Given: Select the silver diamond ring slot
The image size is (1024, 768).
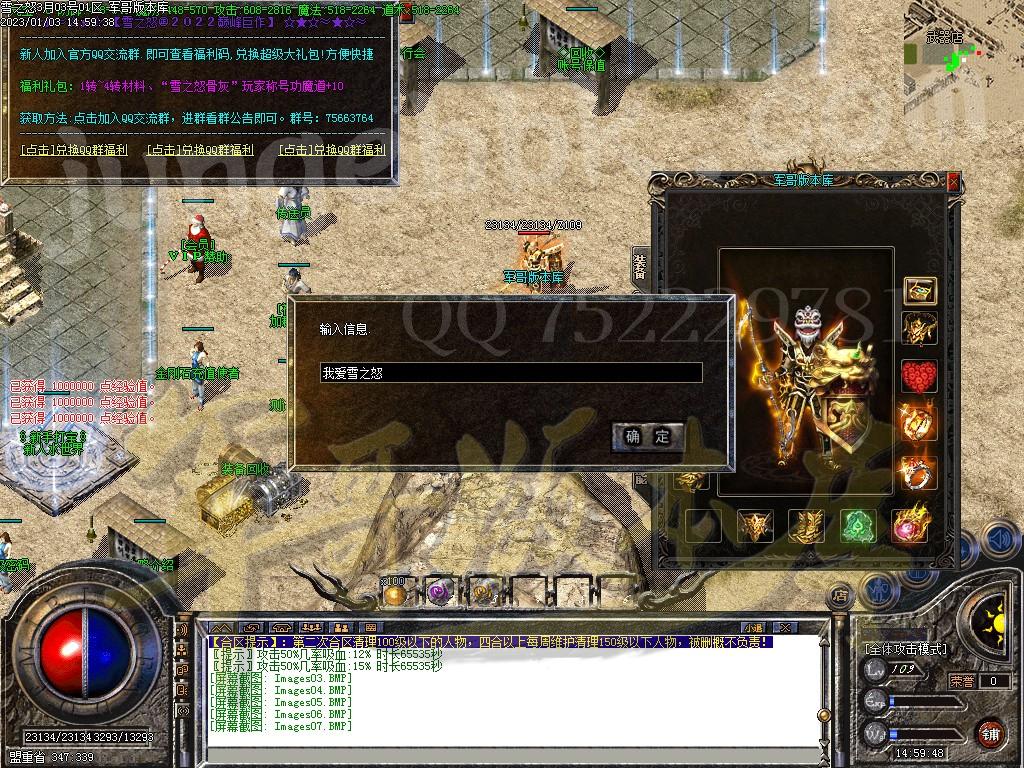Looking at the screenshot, I should 919,471.
